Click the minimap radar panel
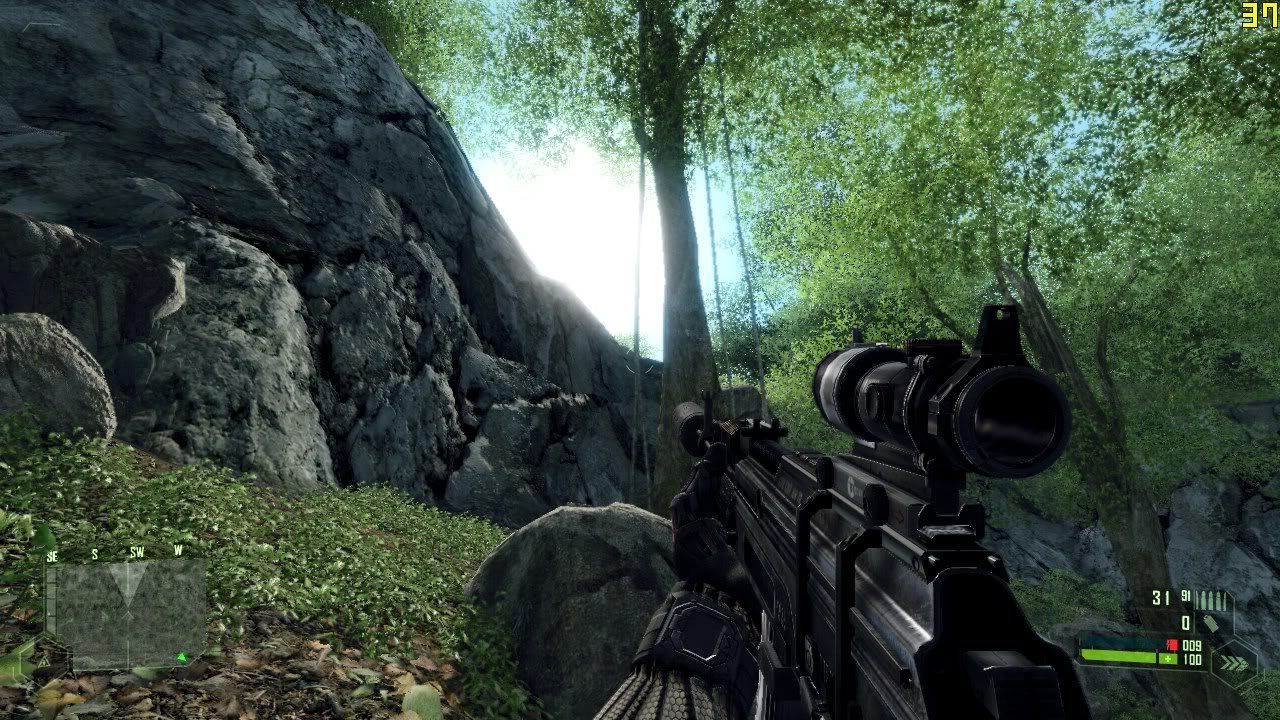 (127, 612)
